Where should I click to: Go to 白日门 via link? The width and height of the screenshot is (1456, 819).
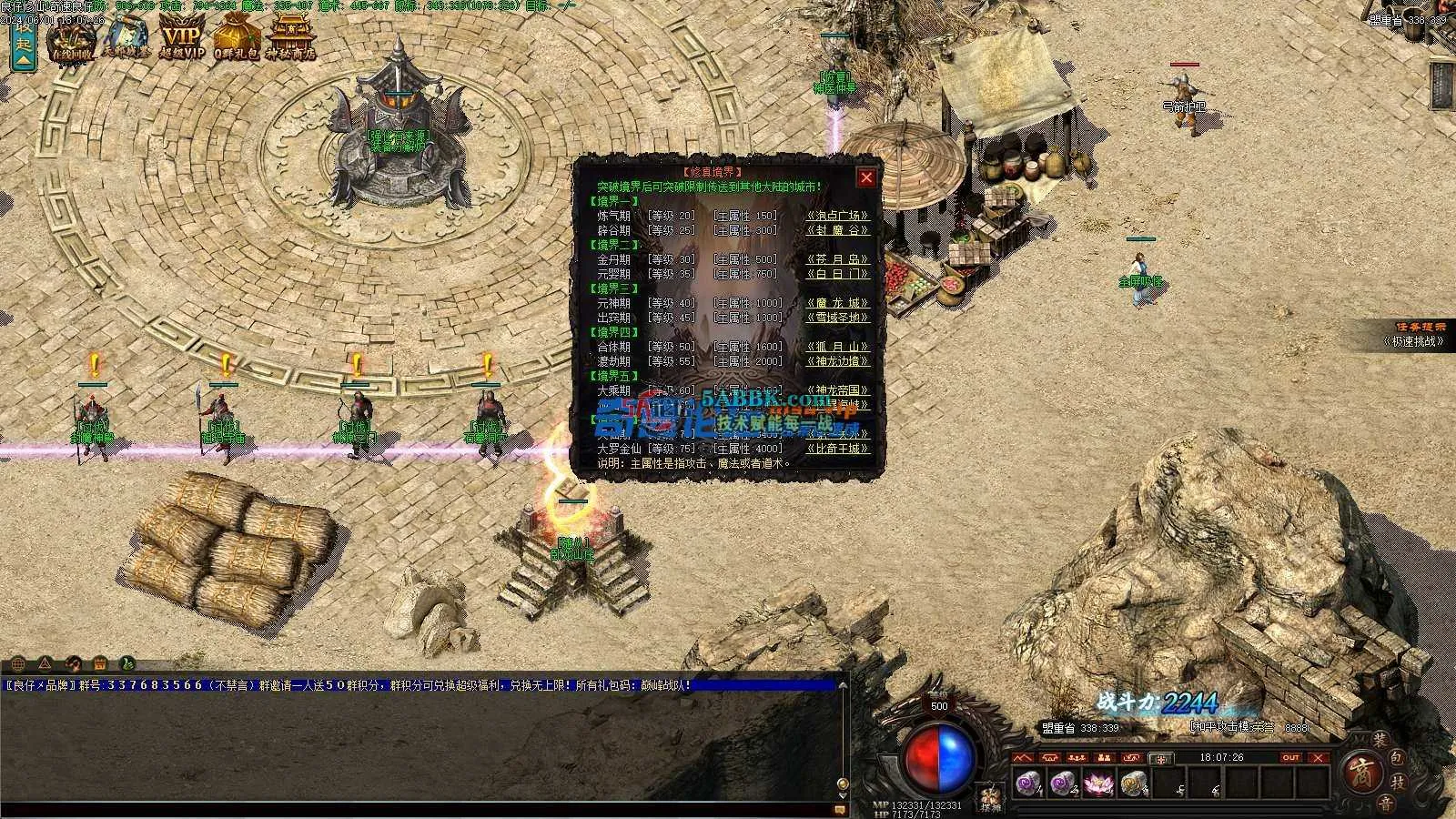pos(838,274)
